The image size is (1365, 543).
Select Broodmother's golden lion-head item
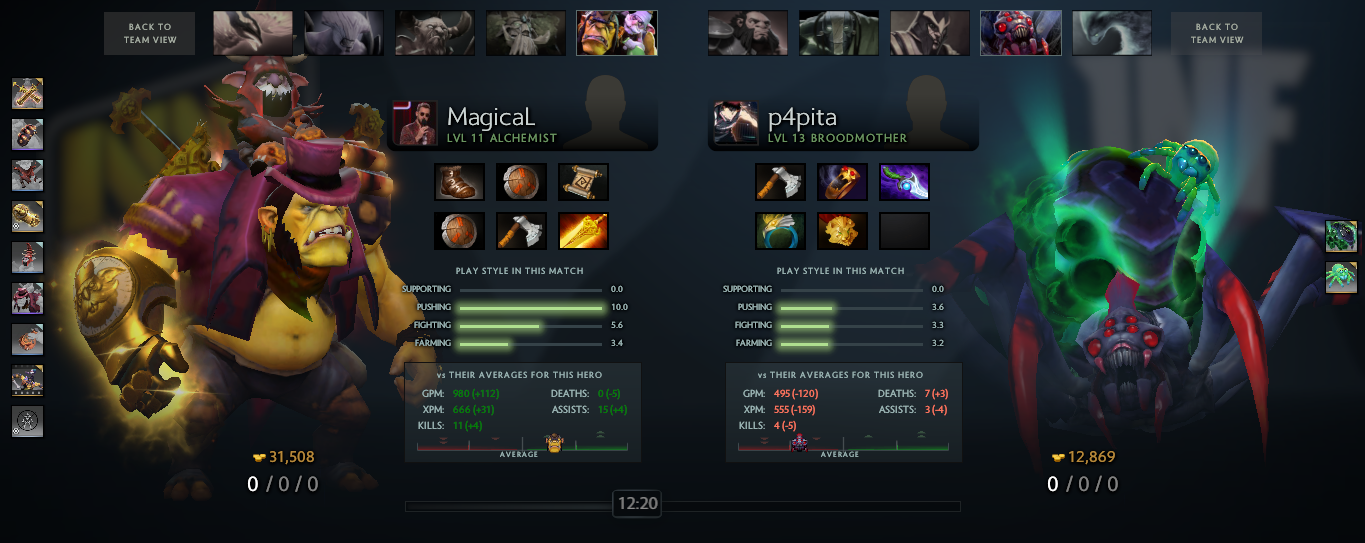[842, 231]
